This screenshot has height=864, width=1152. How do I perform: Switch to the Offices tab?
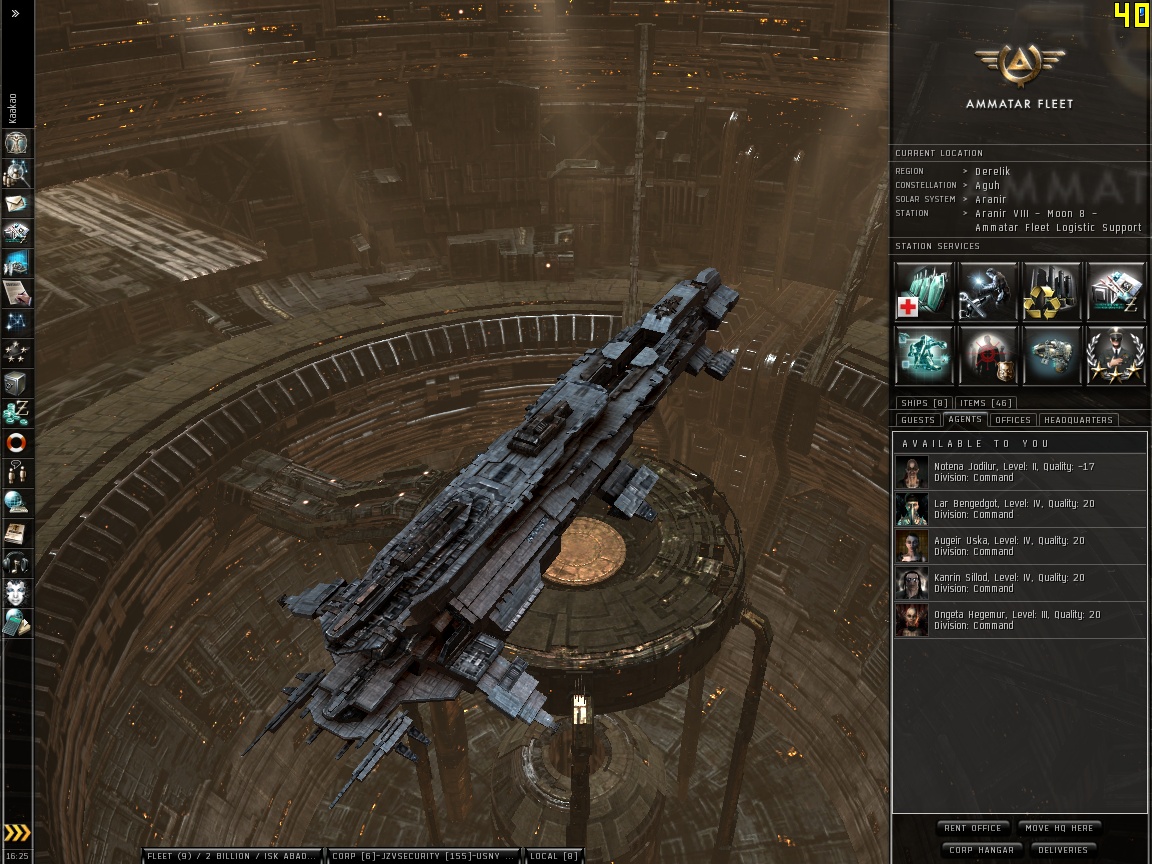[1012, 420]
